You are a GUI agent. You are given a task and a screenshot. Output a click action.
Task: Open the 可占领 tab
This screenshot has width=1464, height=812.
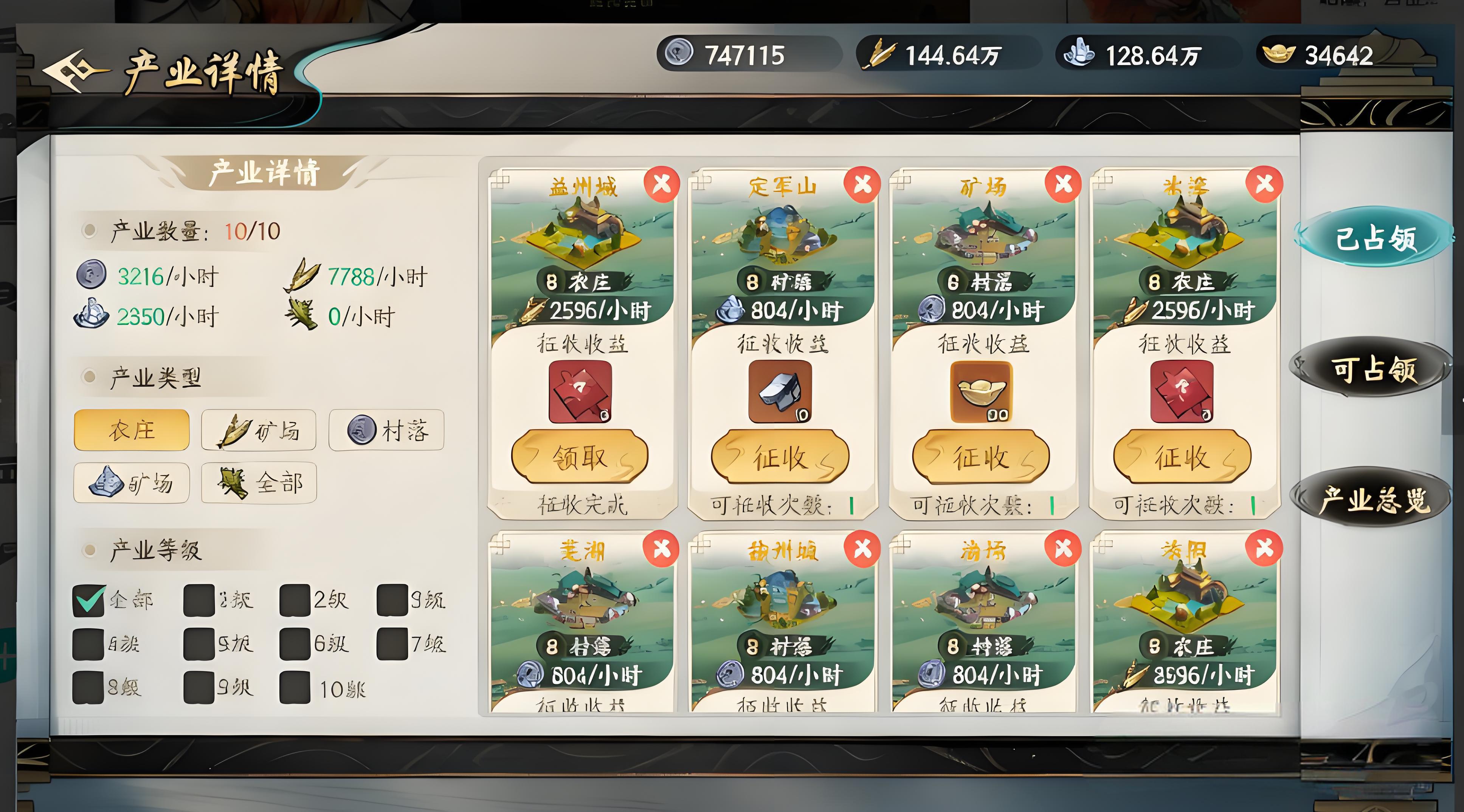pos(1374,370)
